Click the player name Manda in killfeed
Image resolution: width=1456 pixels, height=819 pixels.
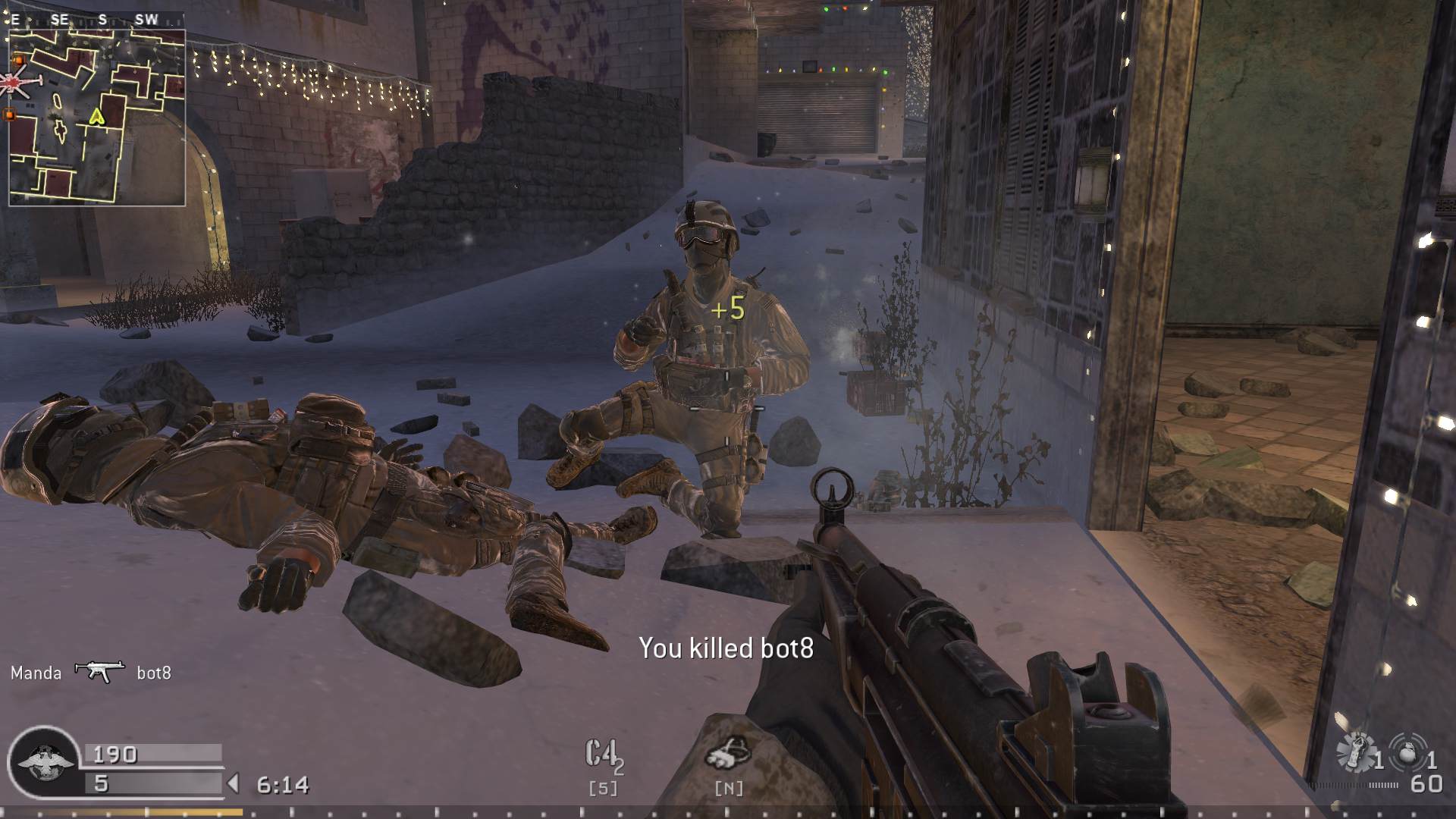pos(35,672)
